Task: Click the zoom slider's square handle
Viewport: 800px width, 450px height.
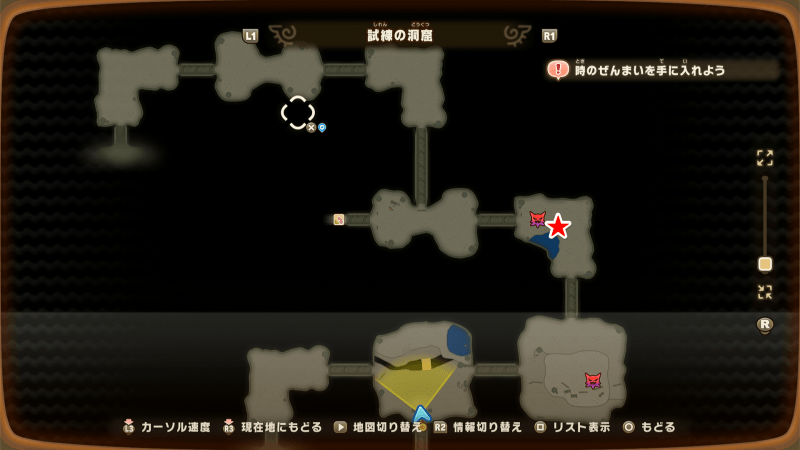Action: (765, 264)
